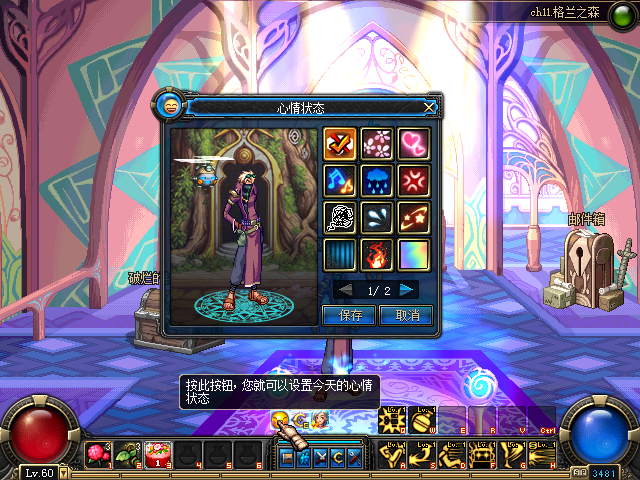Screen dimensions: 640x480
Task: Pick the pink hearts mood icon
Action: tap(414, 144)
